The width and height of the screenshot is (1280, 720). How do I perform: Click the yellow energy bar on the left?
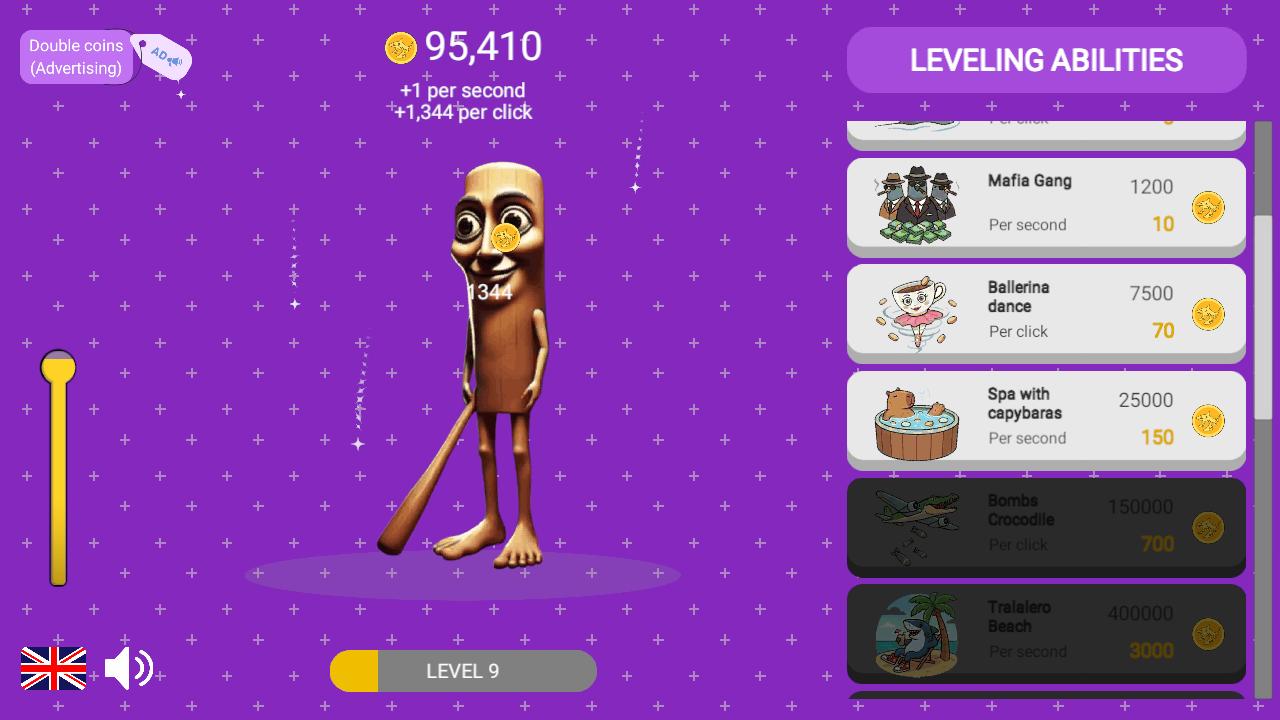point(57,470)
